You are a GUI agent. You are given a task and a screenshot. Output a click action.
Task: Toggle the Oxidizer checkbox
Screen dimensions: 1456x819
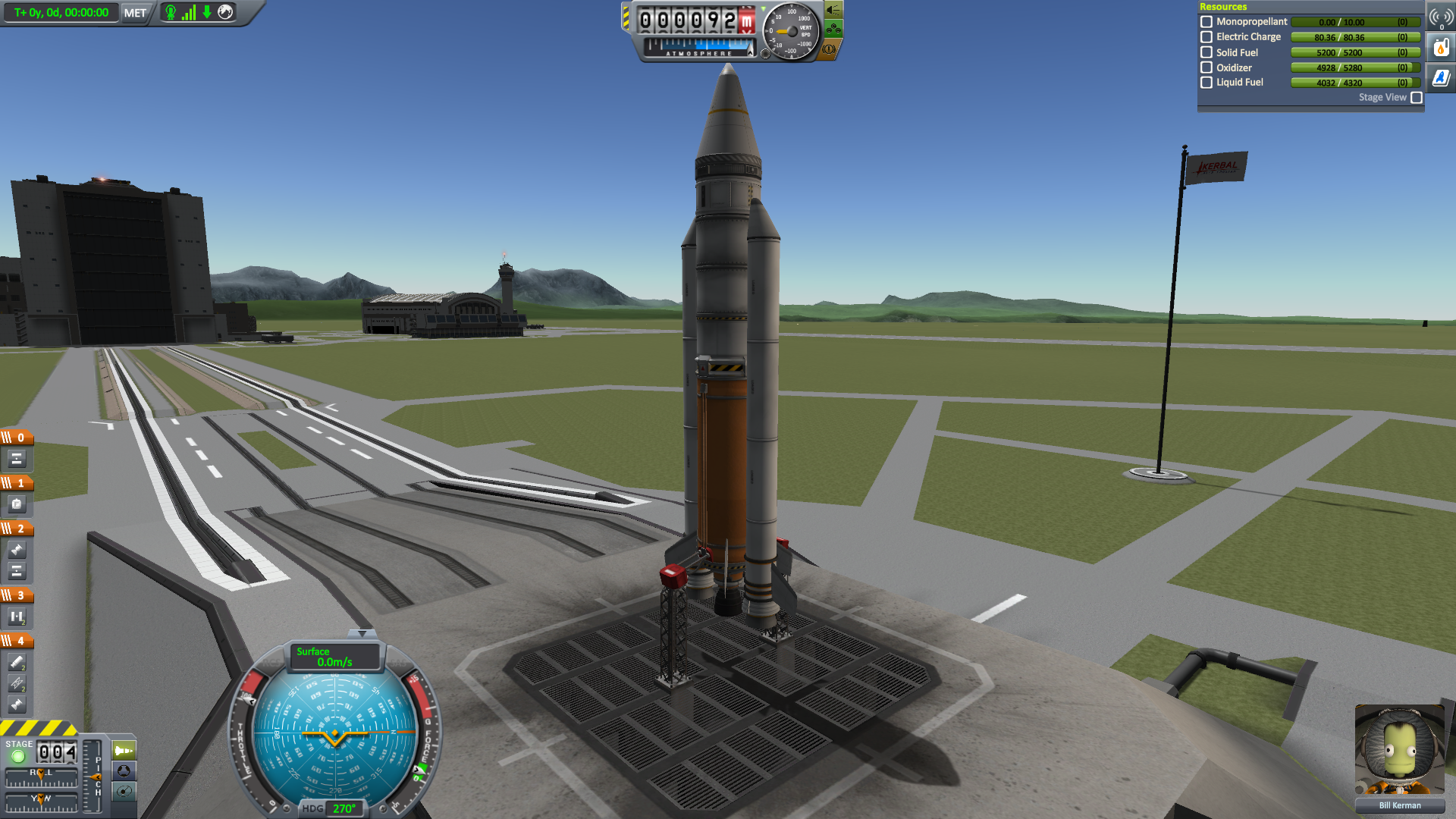pos(1207,67)
